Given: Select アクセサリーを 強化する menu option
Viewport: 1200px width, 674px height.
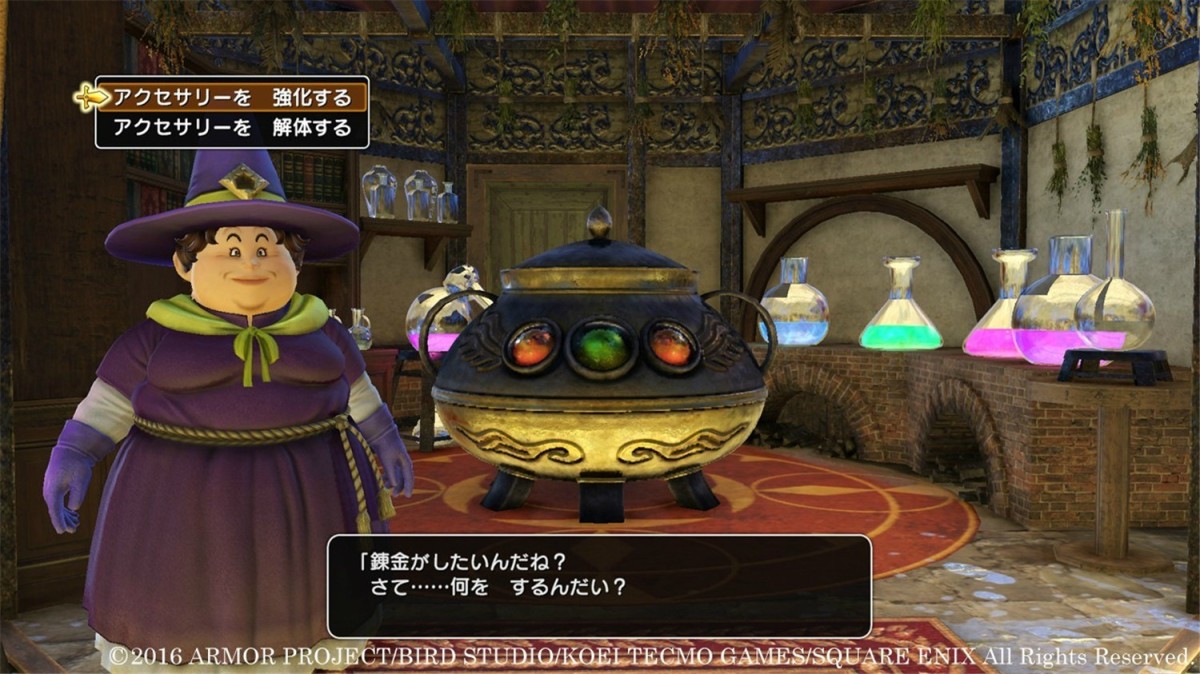Looking at the screenshot, I should 232,97.
